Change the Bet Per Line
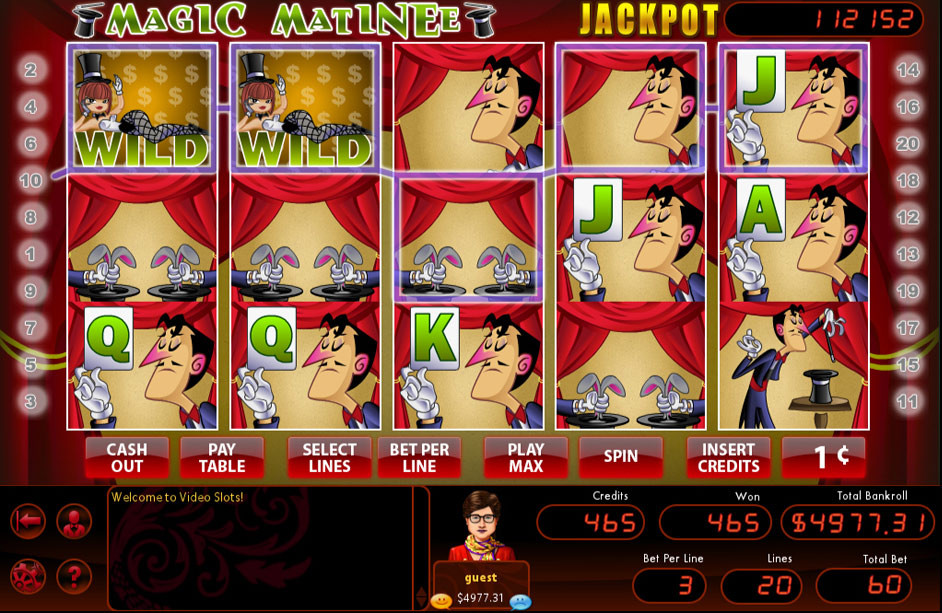Screen dimensions: 942x613 (x=419, y=458)
